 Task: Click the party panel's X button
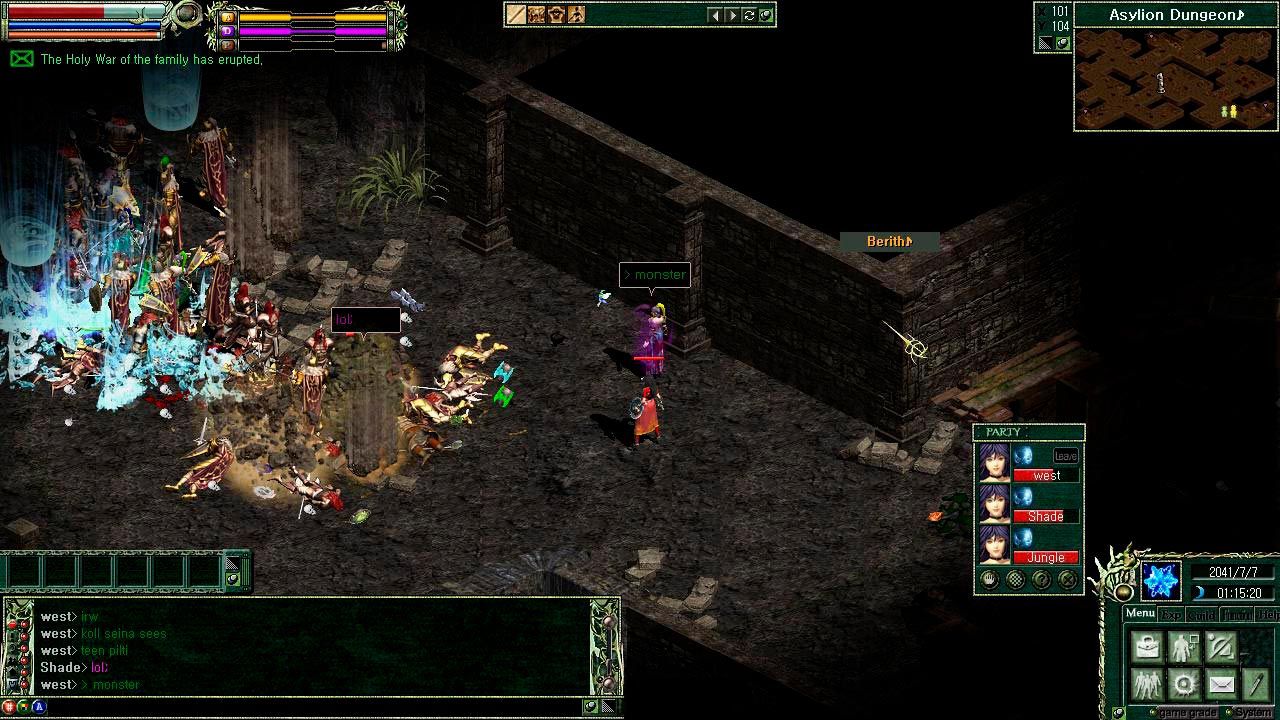tap(1068, 579)
